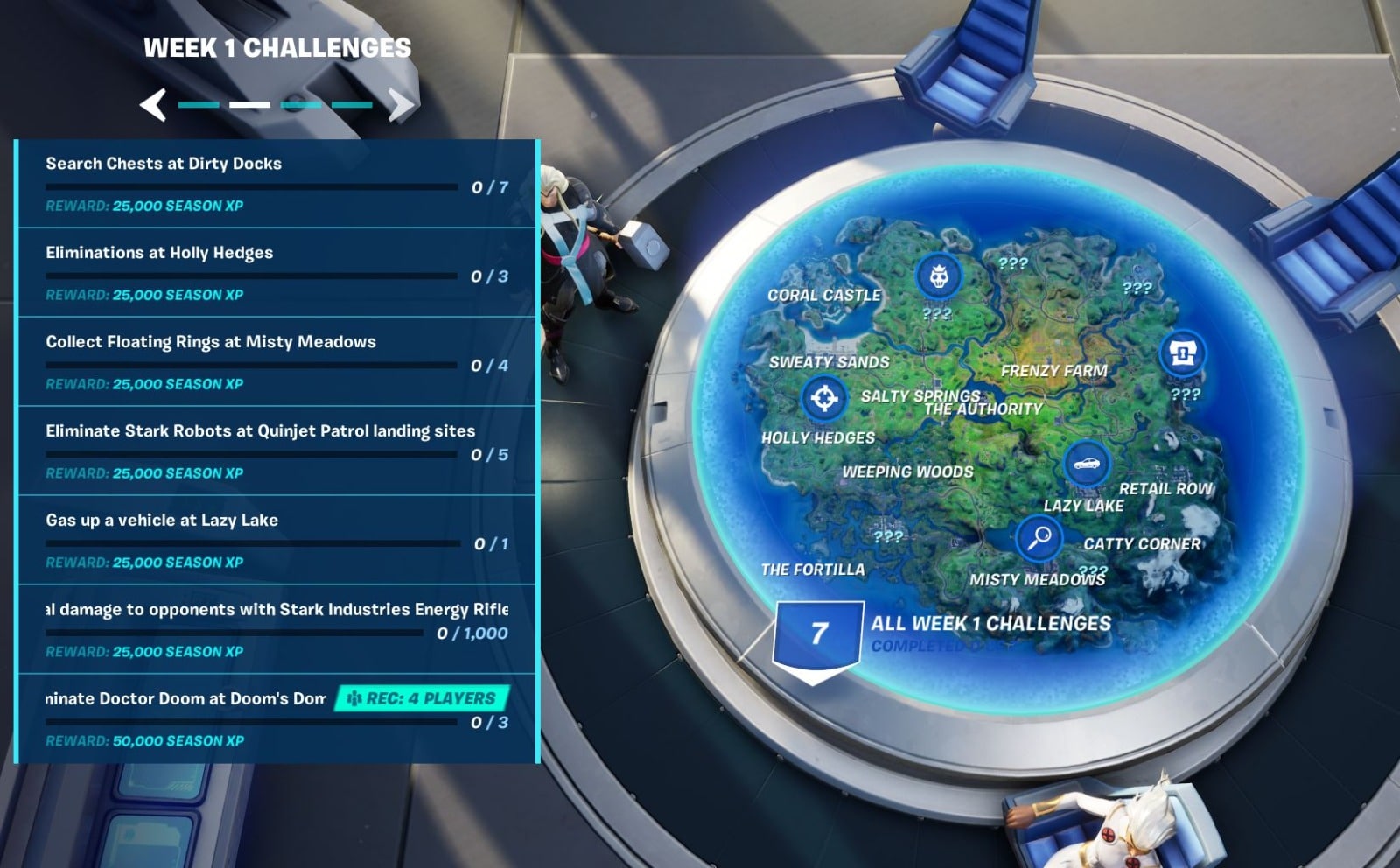Select the skull challenge icon near Coral Castle
The height and width of the screenshot is (868, 1400).
click(x=938, y=275)
